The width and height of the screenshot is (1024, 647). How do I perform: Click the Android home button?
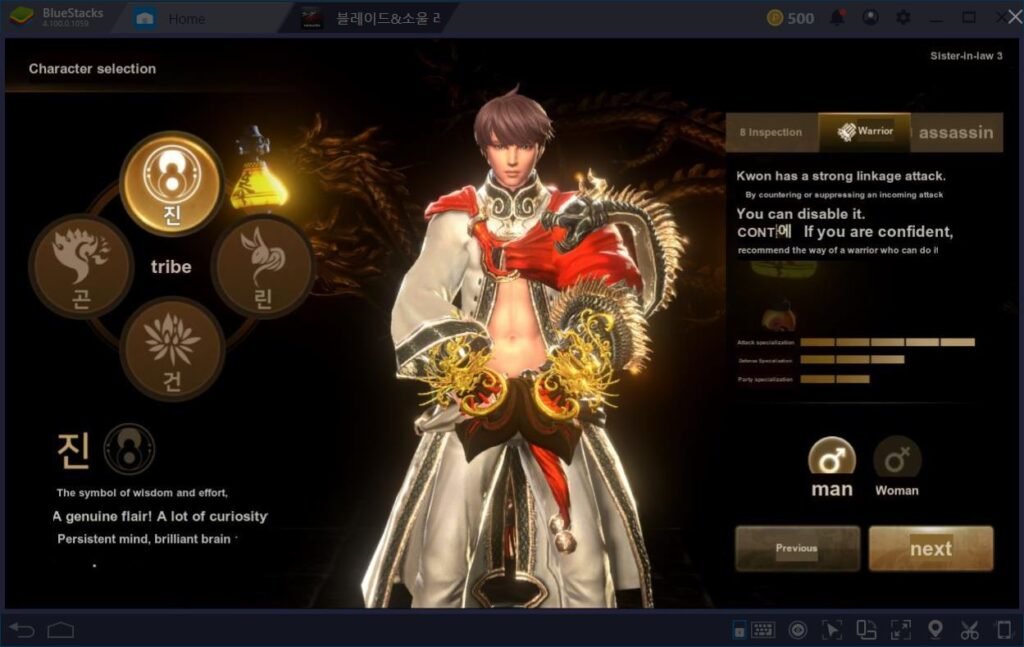61,630
